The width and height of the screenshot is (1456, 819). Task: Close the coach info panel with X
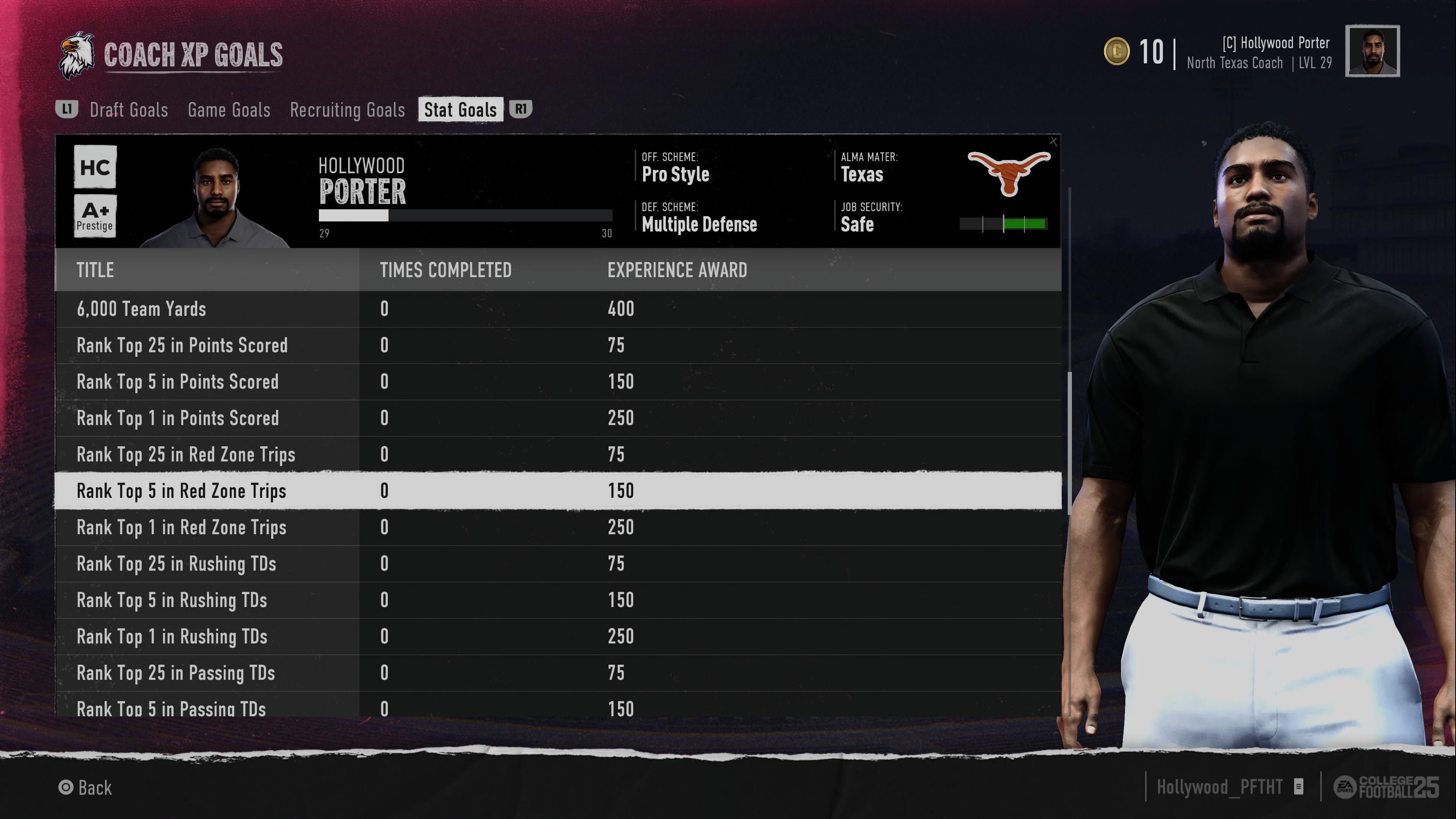click(1053, 142)
